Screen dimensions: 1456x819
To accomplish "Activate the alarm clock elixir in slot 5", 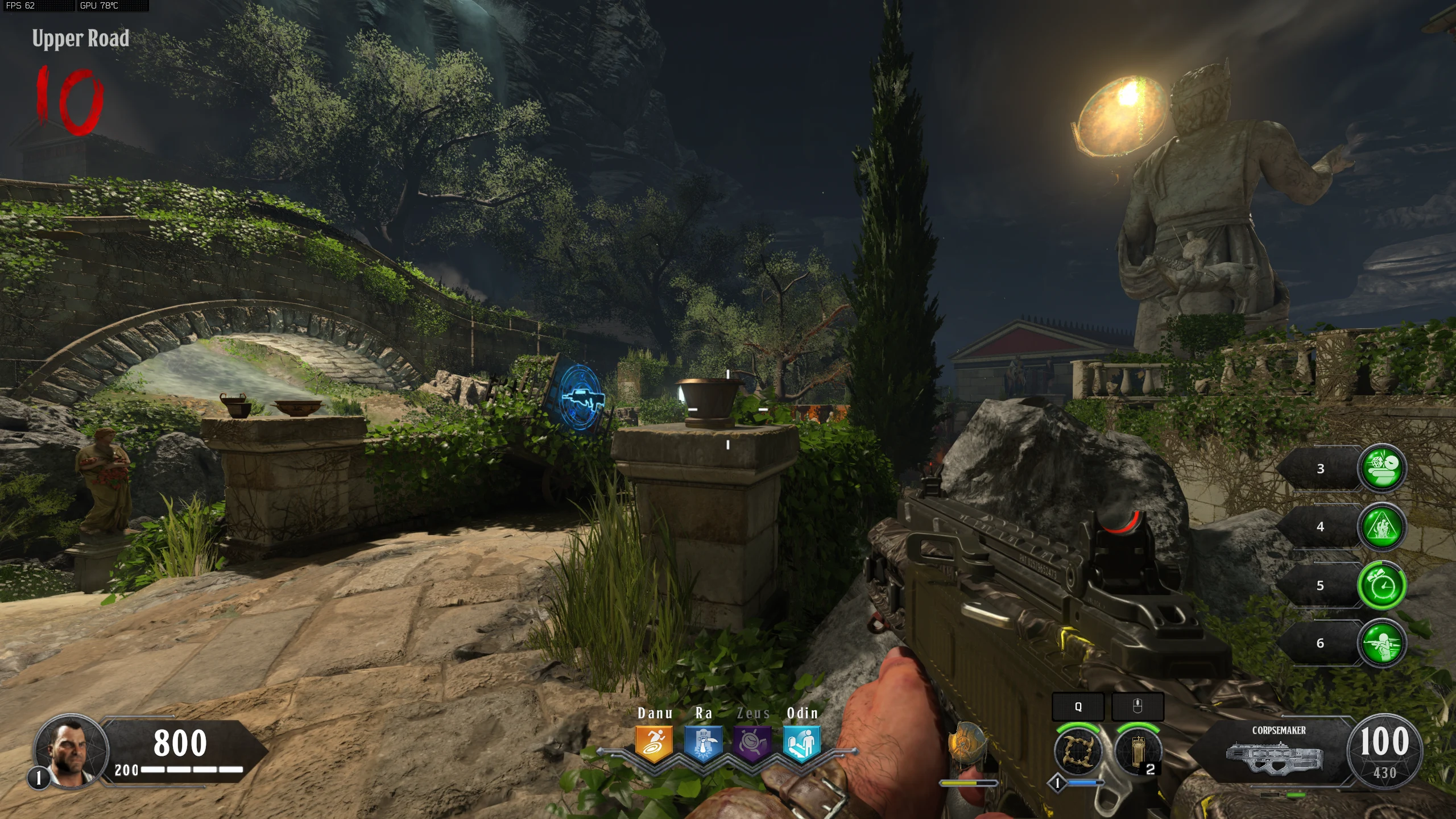I will pyautogui.click(x=1382, y=585).
